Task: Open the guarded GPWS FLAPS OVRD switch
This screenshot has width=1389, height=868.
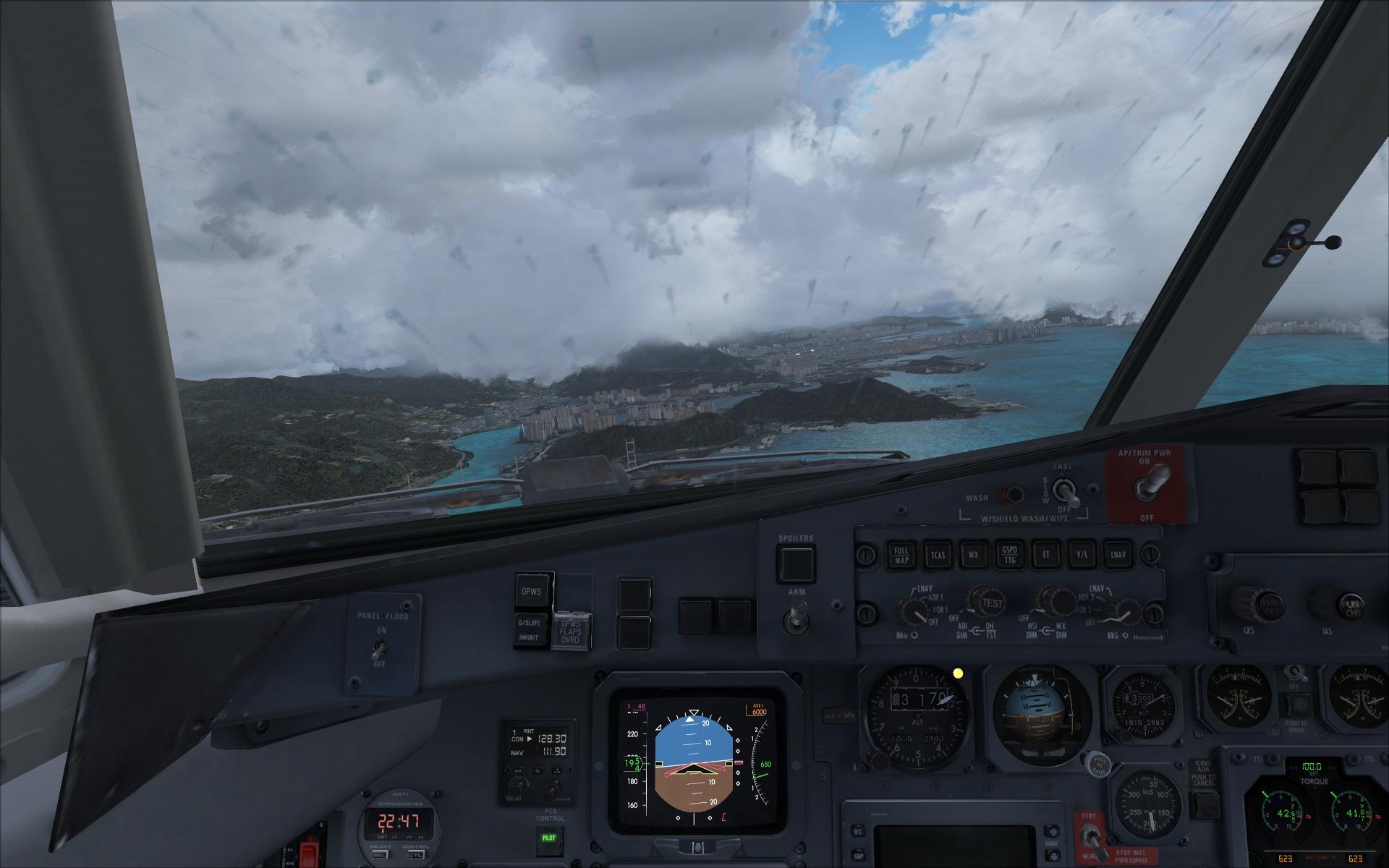Action: 571,631
